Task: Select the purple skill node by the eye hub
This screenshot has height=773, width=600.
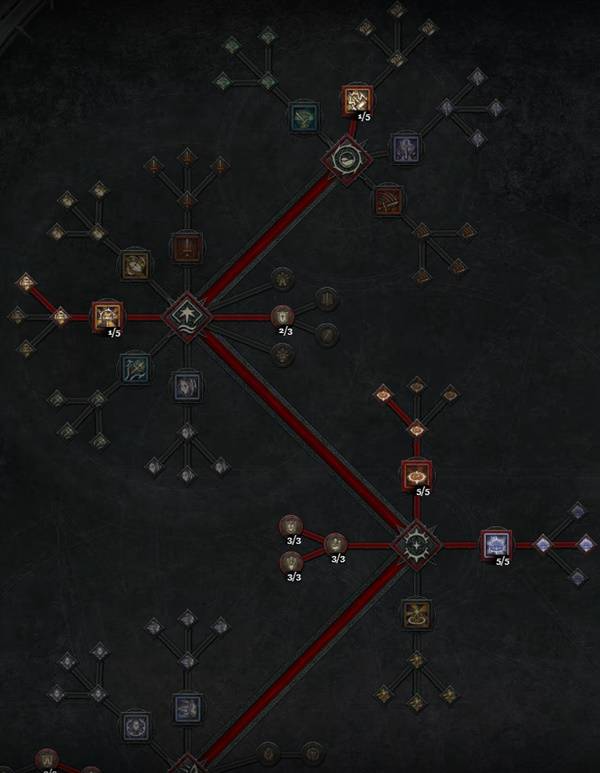Action: point(405,148)
